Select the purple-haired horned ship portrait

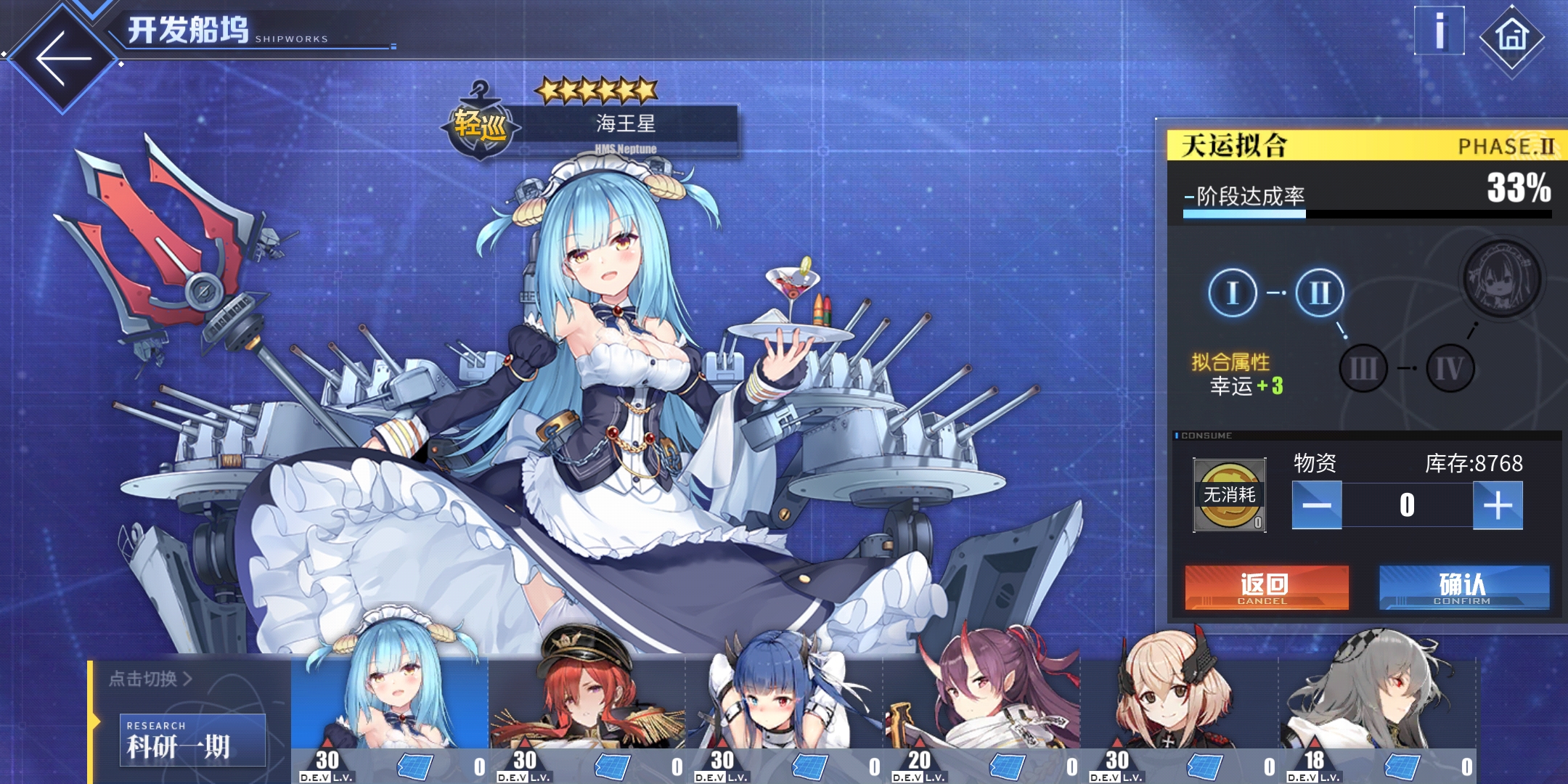[981, 704]
